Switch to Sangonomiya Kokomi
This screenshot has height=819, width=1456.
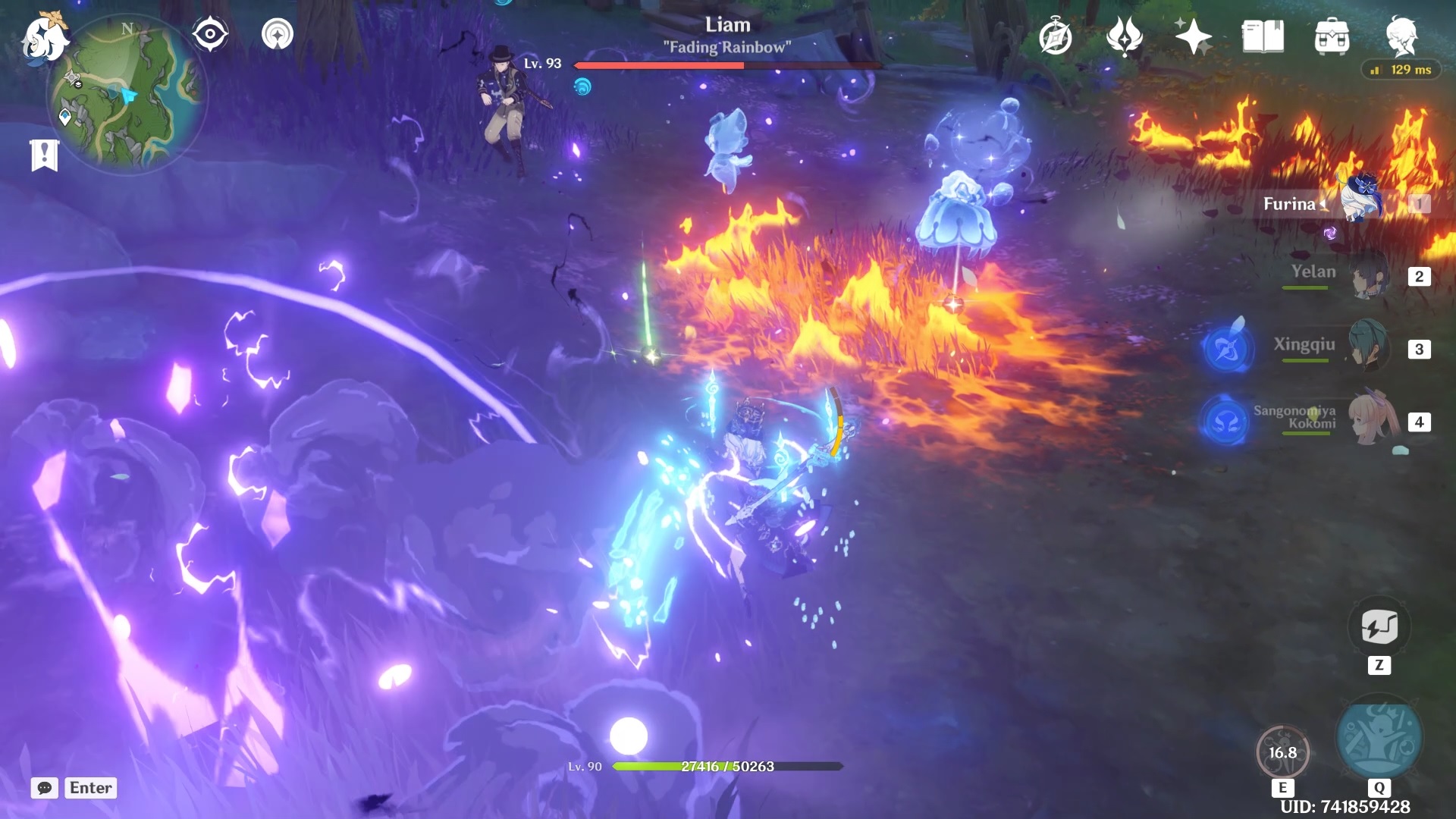(1371, 420)
